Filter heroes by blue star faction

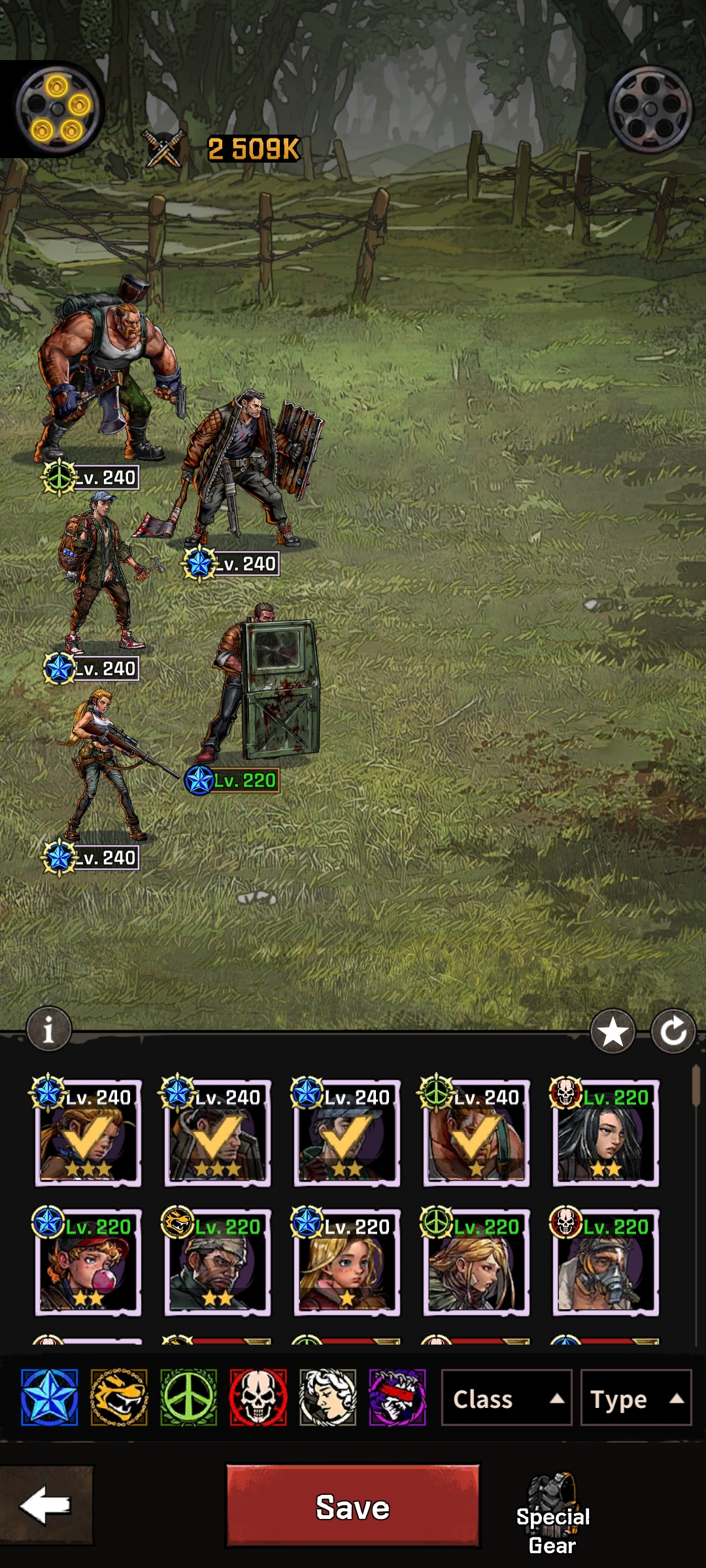(50, 1397)
